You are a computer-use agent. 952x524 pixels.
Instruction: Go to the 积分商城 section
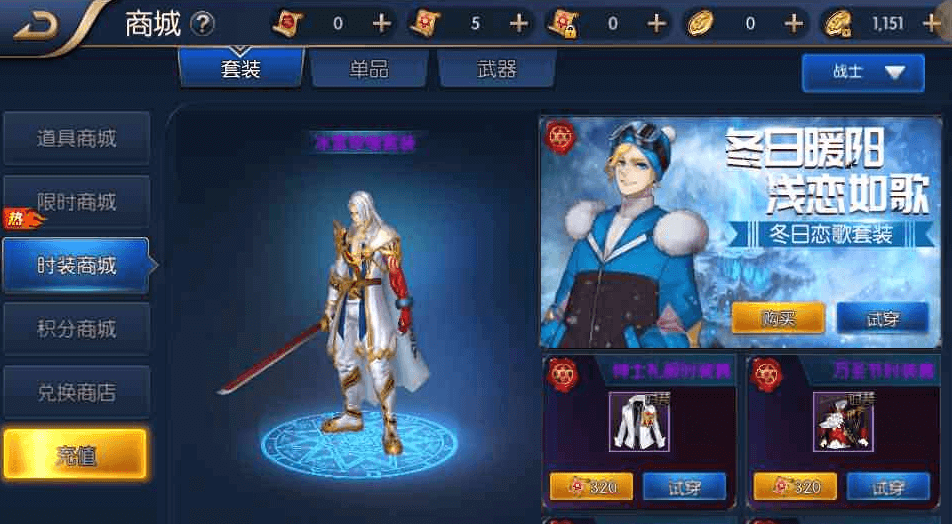pos(76,329)
